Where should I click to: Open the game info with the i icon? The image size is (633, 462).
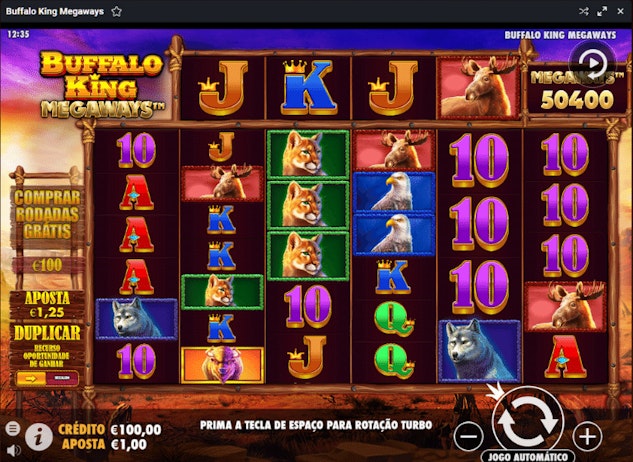point(39,435)
